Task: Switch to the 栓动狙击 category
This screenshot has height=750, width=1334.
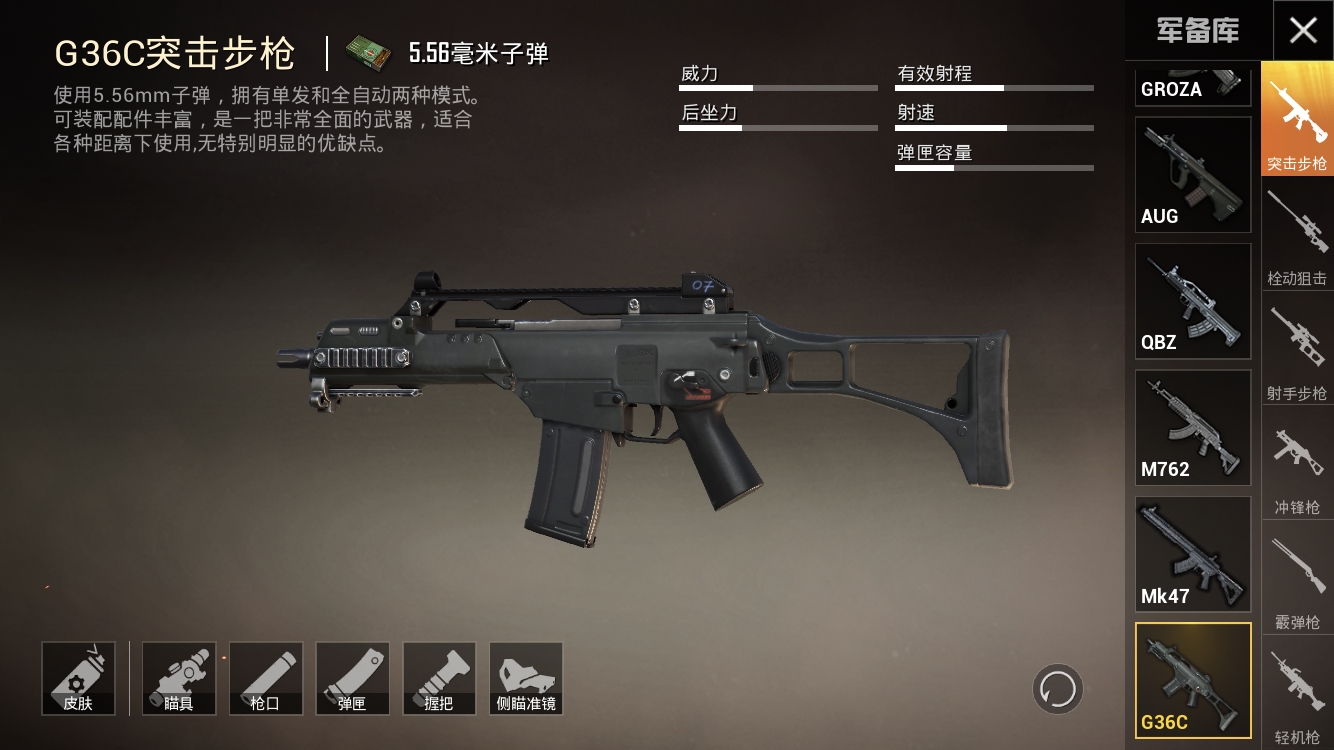Action: click(1296, 237)
